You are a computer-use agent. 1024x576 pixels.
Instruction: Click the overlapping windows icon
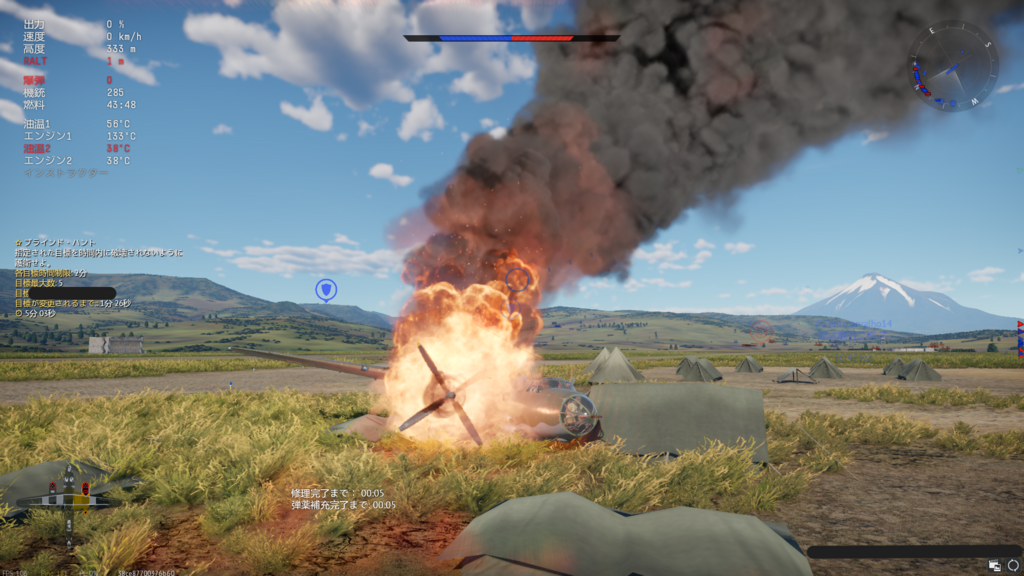click(x=995, y=566)
